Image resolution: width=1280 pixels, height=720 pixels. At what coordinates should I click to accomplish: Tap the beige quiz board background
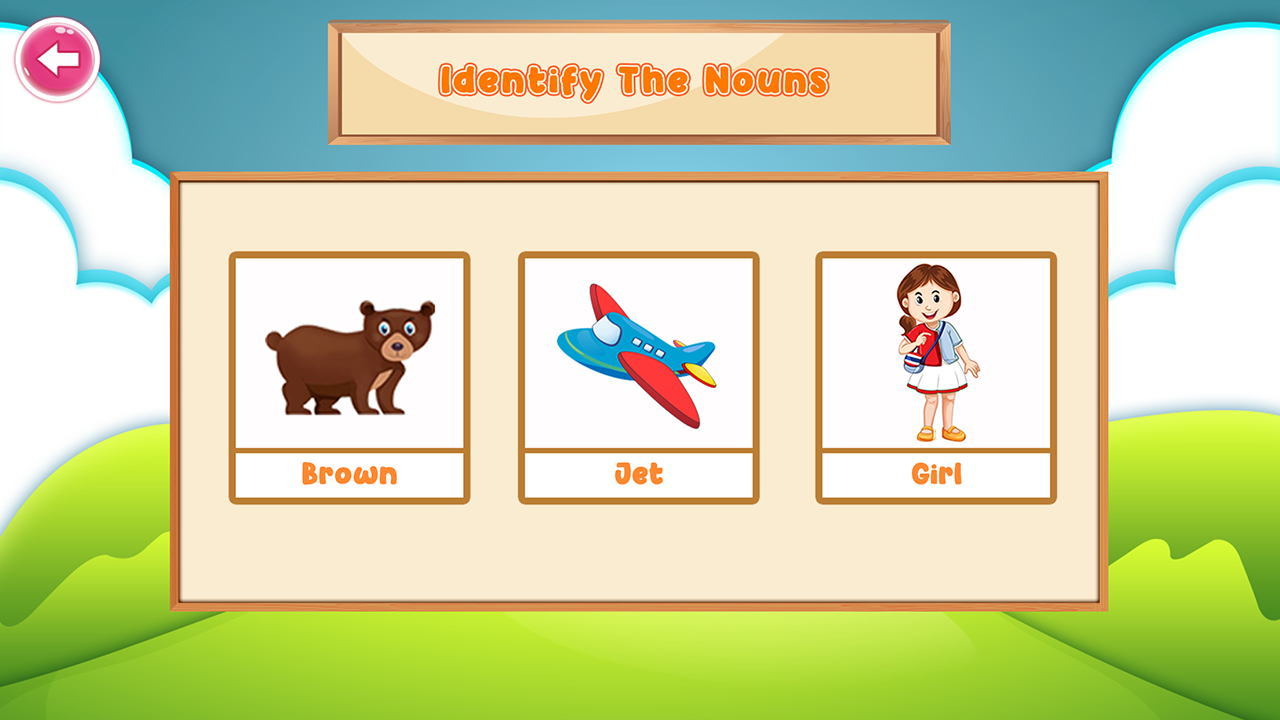coord(640,560)
